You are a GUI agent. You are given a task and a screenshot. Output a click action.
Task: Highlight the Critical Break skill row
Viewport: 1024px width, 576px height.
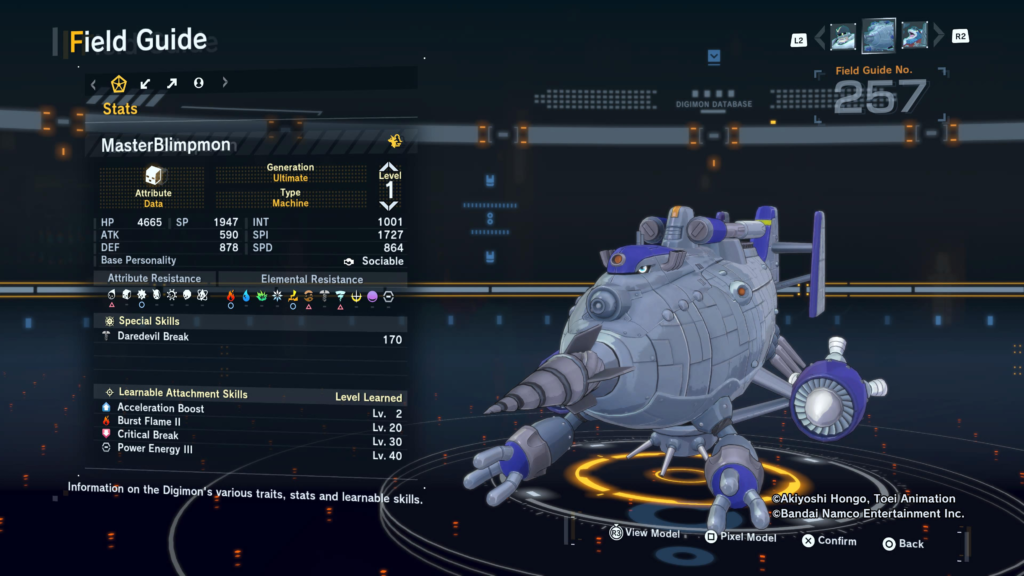pyautogui.click(x=250, y=435)
